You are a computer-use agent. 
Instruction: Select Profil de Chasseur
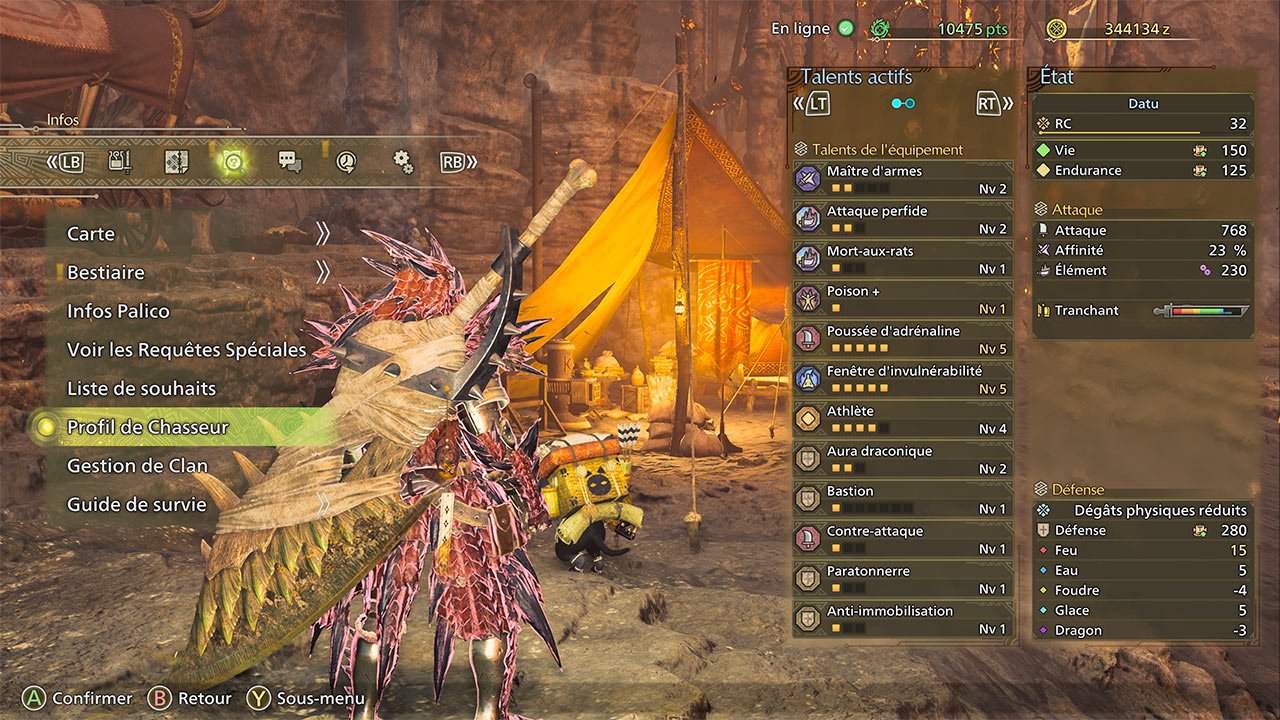tap(148, 427)
